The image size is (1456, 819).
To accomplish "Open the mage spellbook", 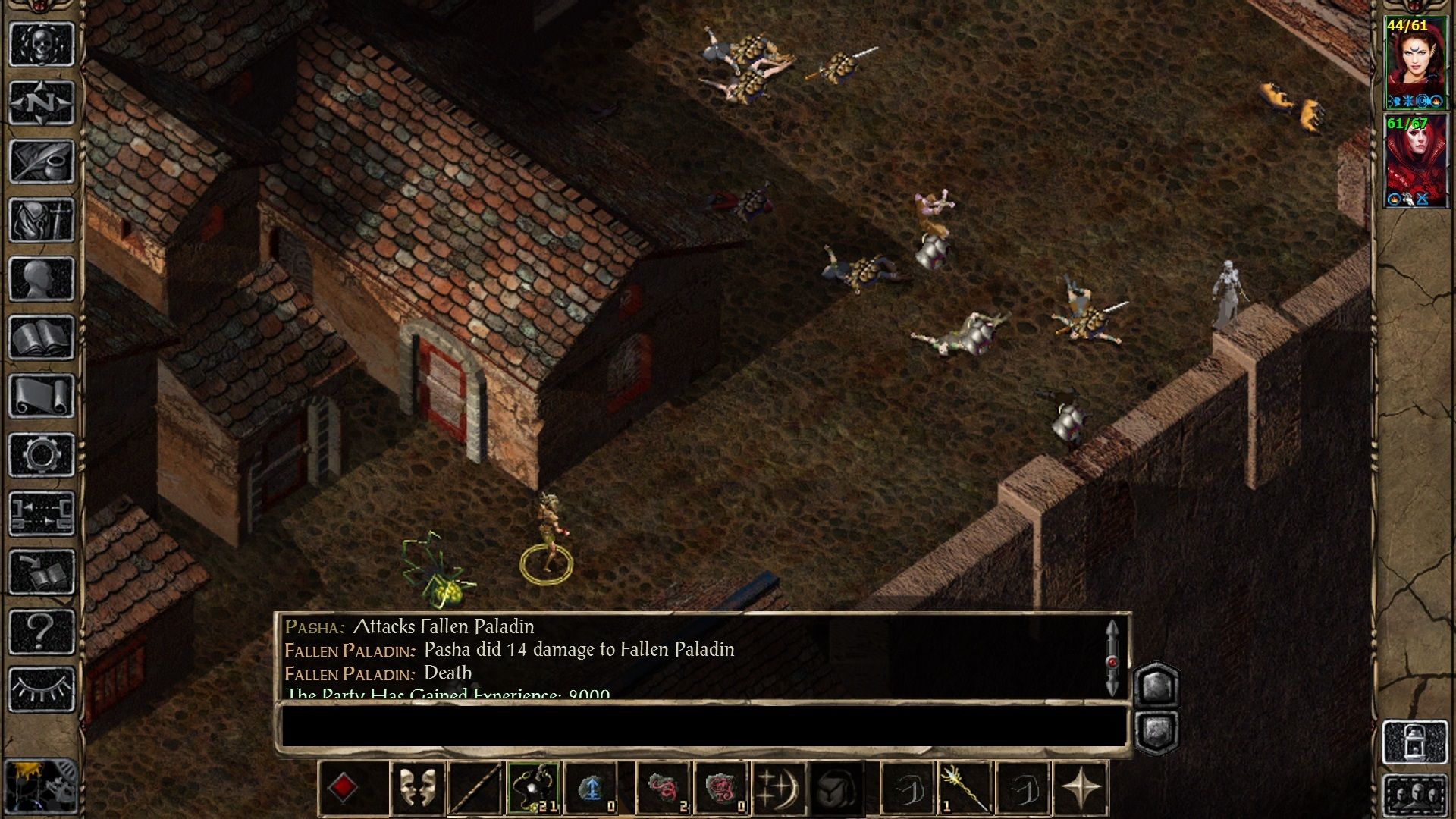I will (x=42, y=337).
